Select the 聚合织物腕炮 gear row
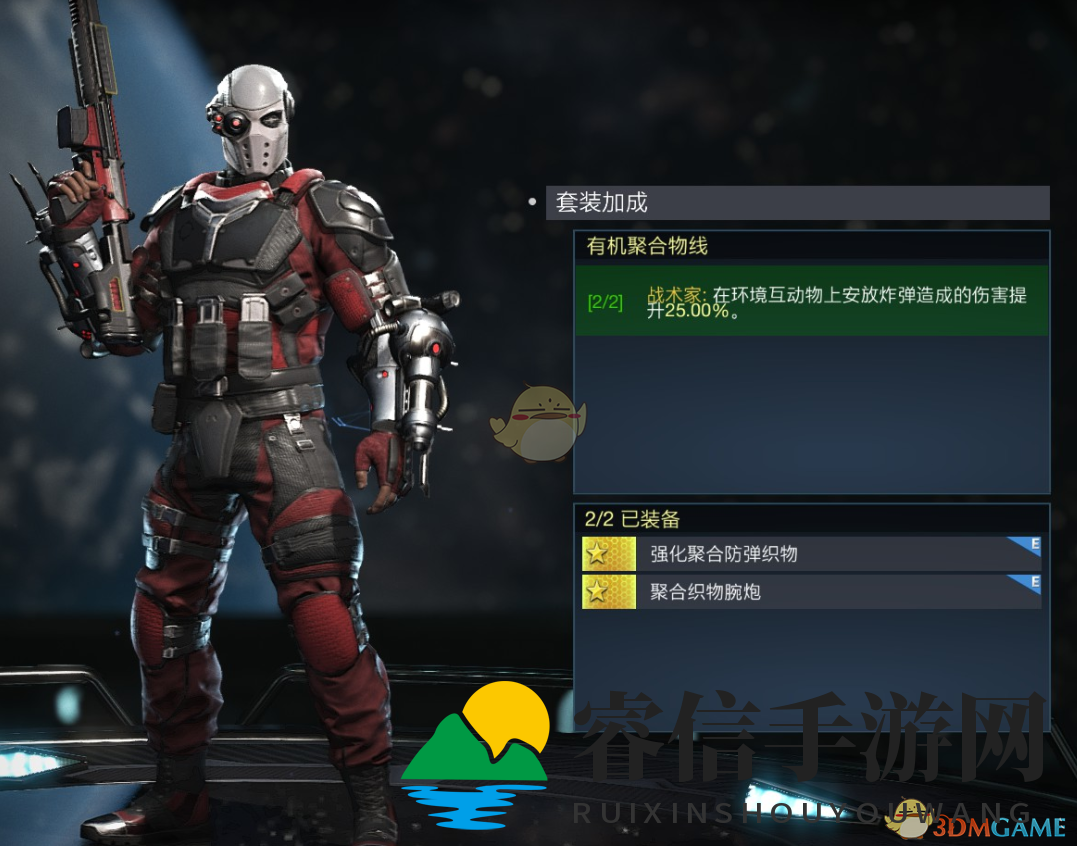The image size is (1077, 846). pos(810,592)
